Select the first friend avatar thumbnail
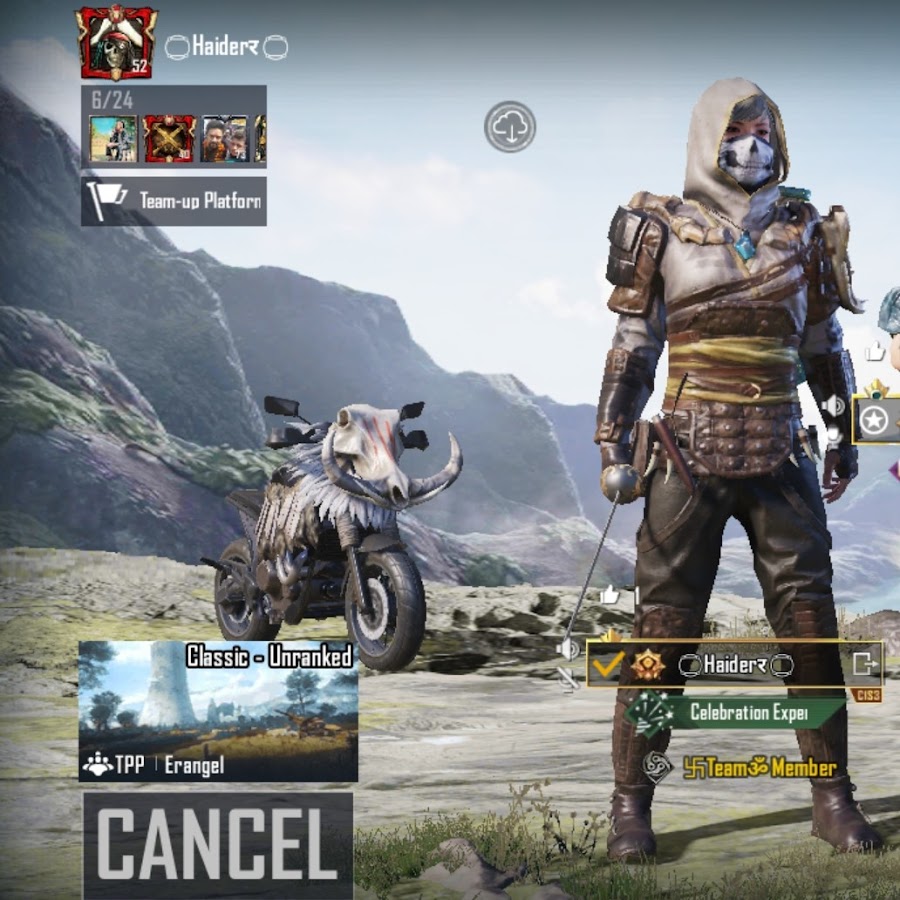Image resolution: width=900 pixels, height=900 pixels. 113,138
